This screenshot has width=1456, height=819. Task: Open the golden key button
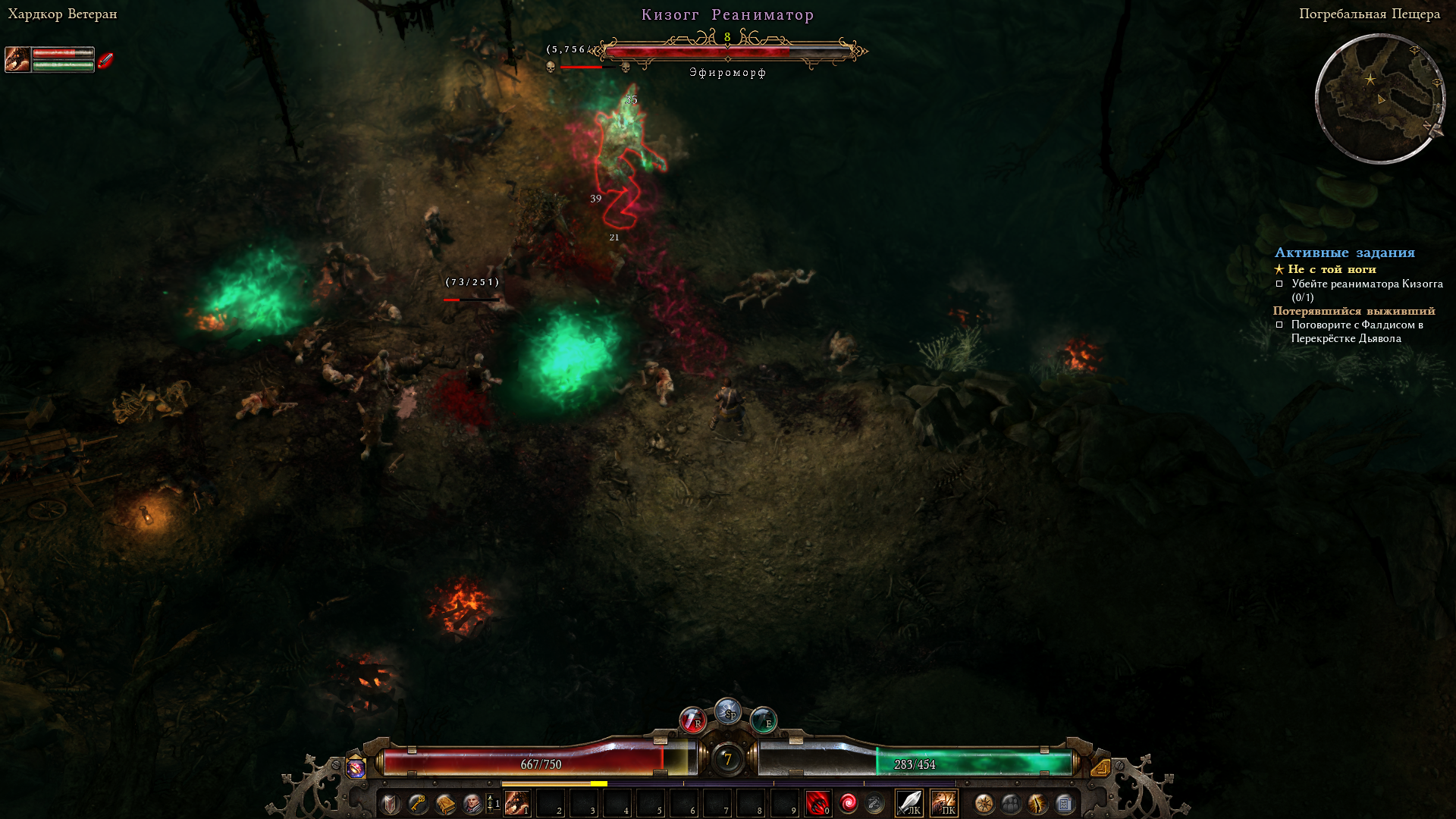pos(418,804)
